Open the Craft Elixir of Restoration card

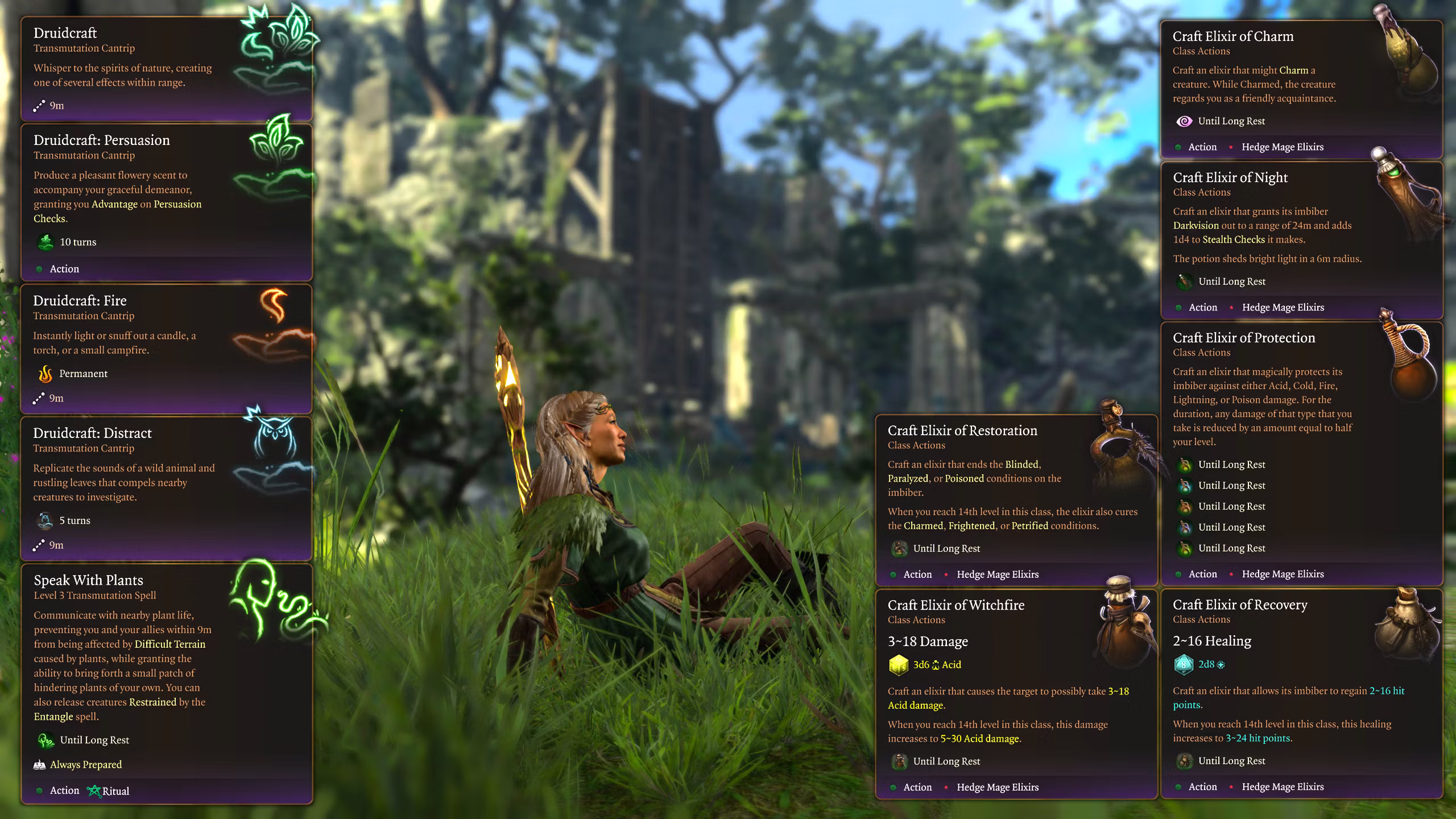(1016, 500)
